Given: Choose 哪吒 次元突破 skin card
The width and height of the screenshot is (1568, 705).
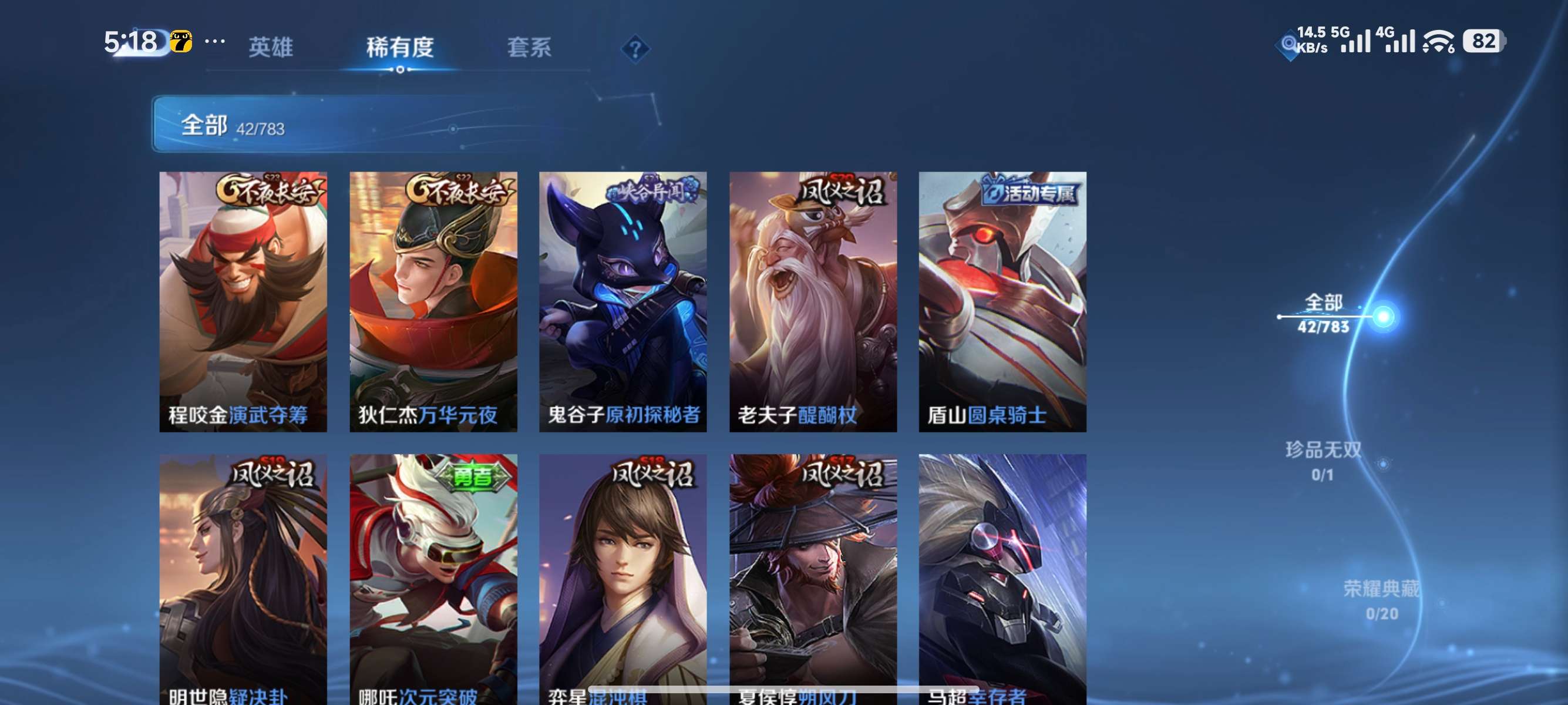Looking at the screenshot, I should [x=433, y=578].
